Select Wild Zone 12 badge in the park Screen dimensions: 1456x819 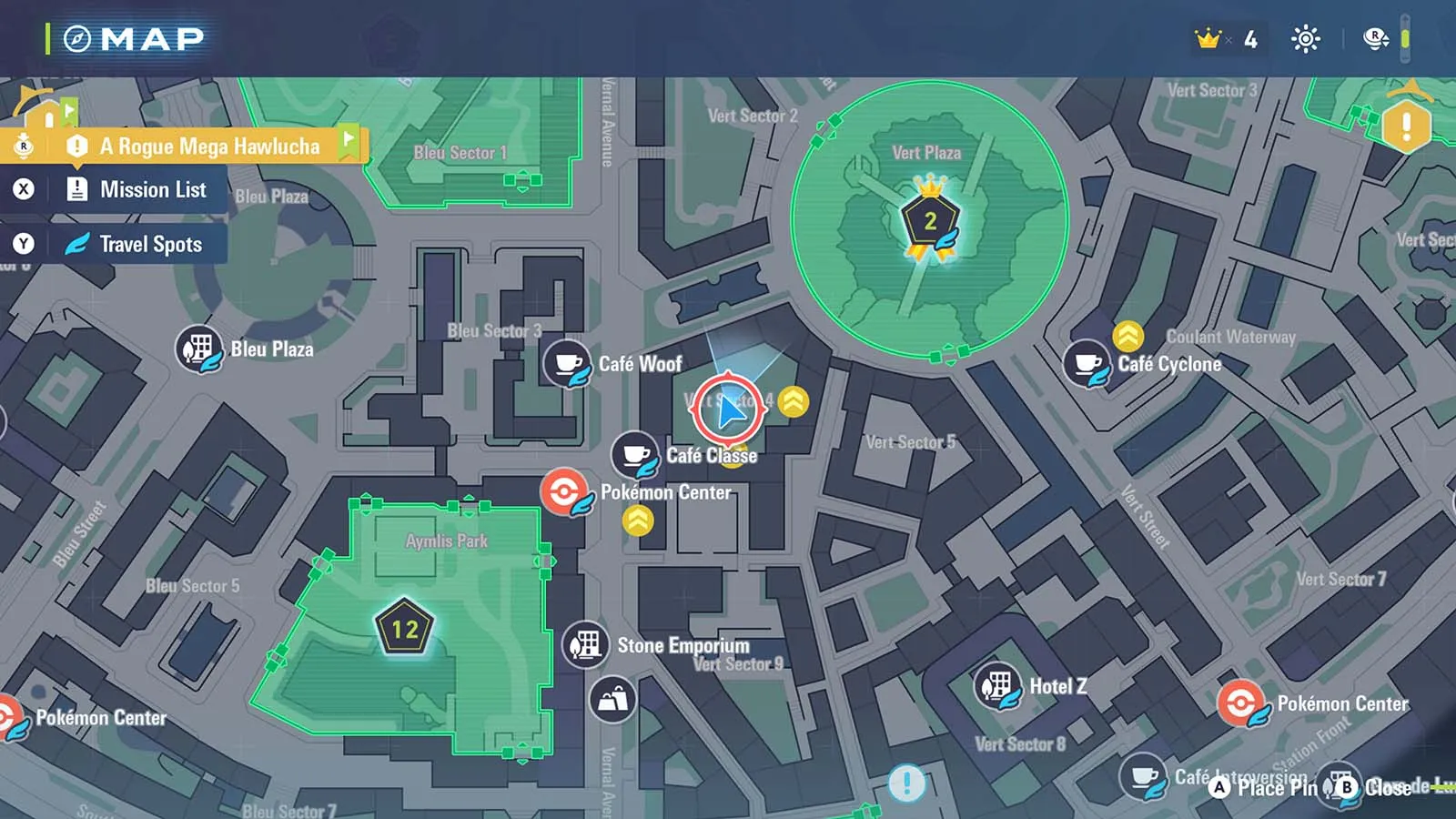point(404,628)
